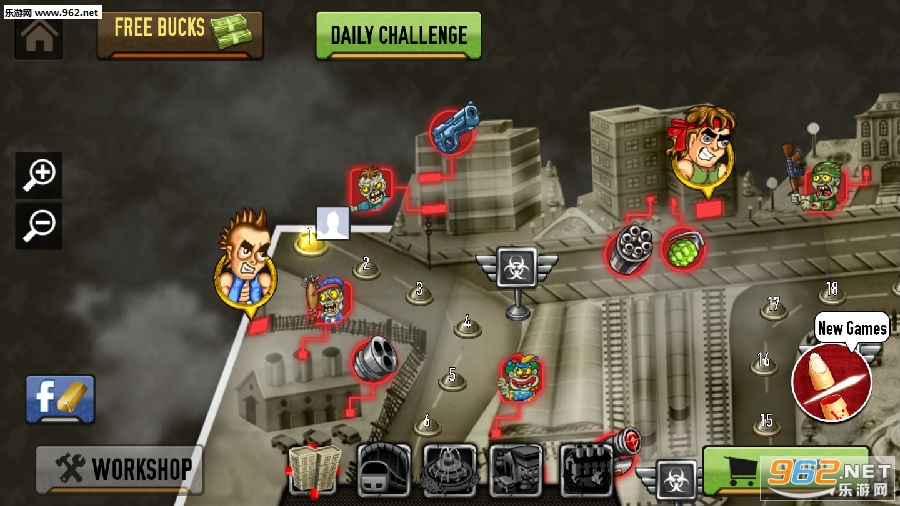Select the red bandana hero marker
900x506 pixels.
point(700,150)
